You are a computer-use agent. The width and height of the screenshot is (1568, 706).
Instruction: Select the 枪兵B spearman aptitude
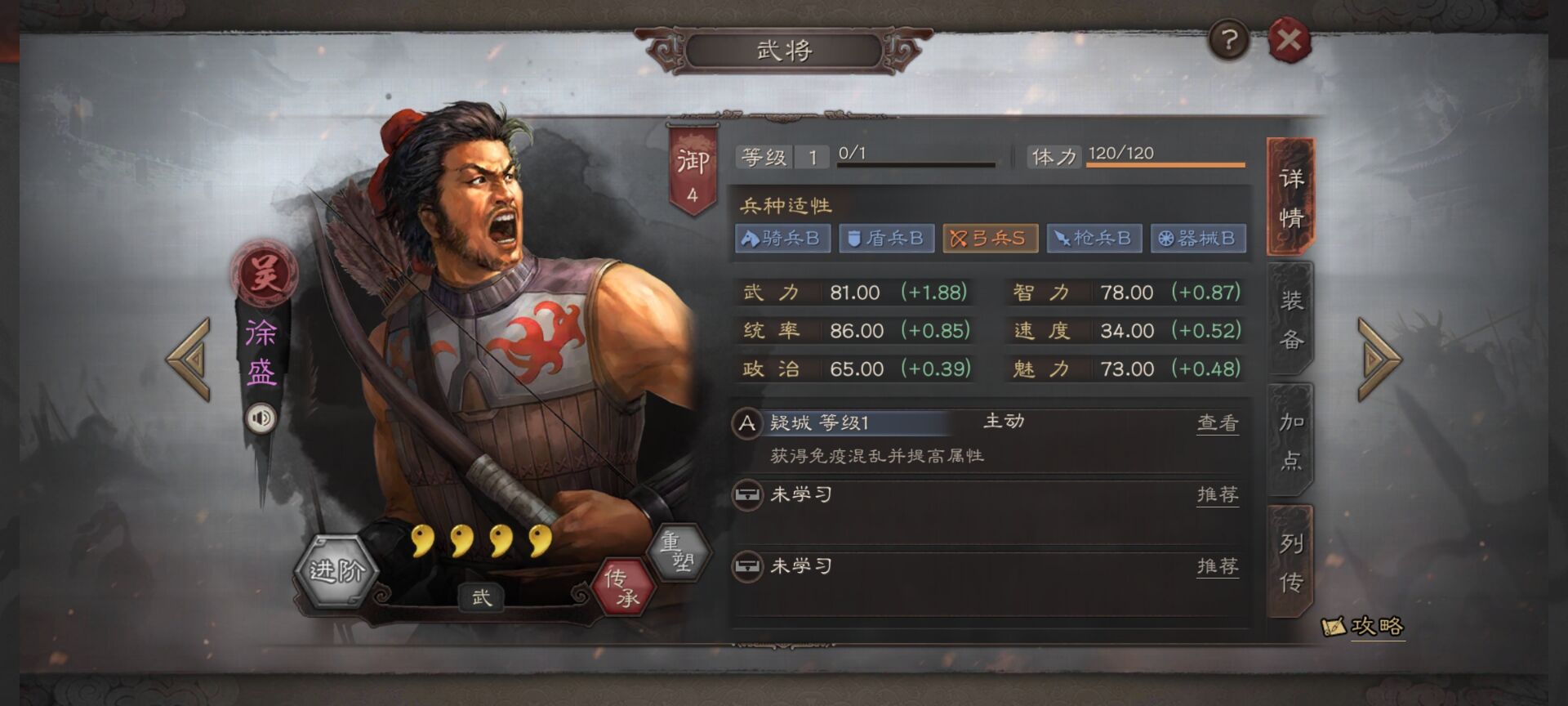(1094, 239)
